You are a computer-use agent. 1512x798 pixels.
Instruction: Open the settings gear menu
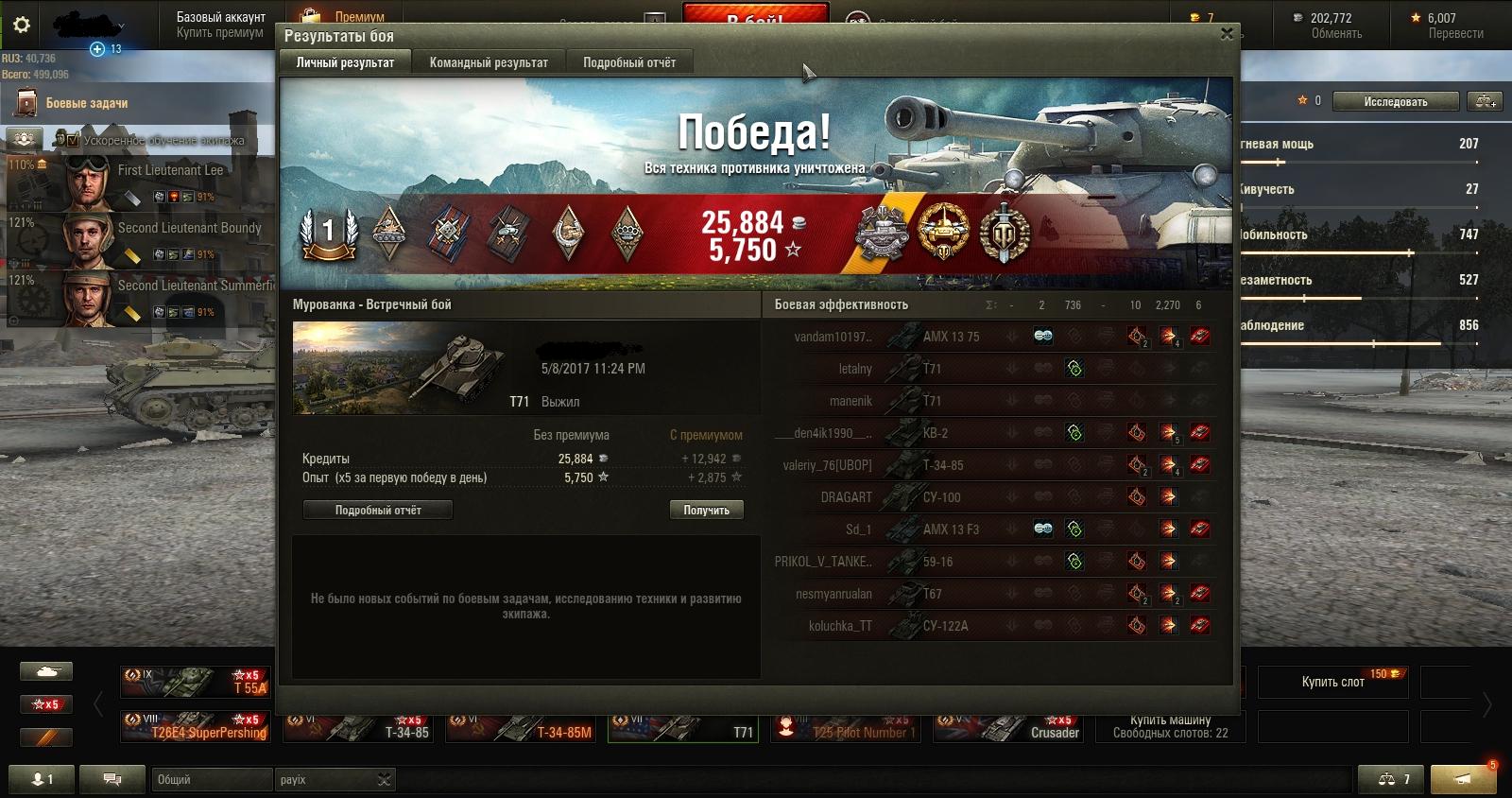(21, 25)
